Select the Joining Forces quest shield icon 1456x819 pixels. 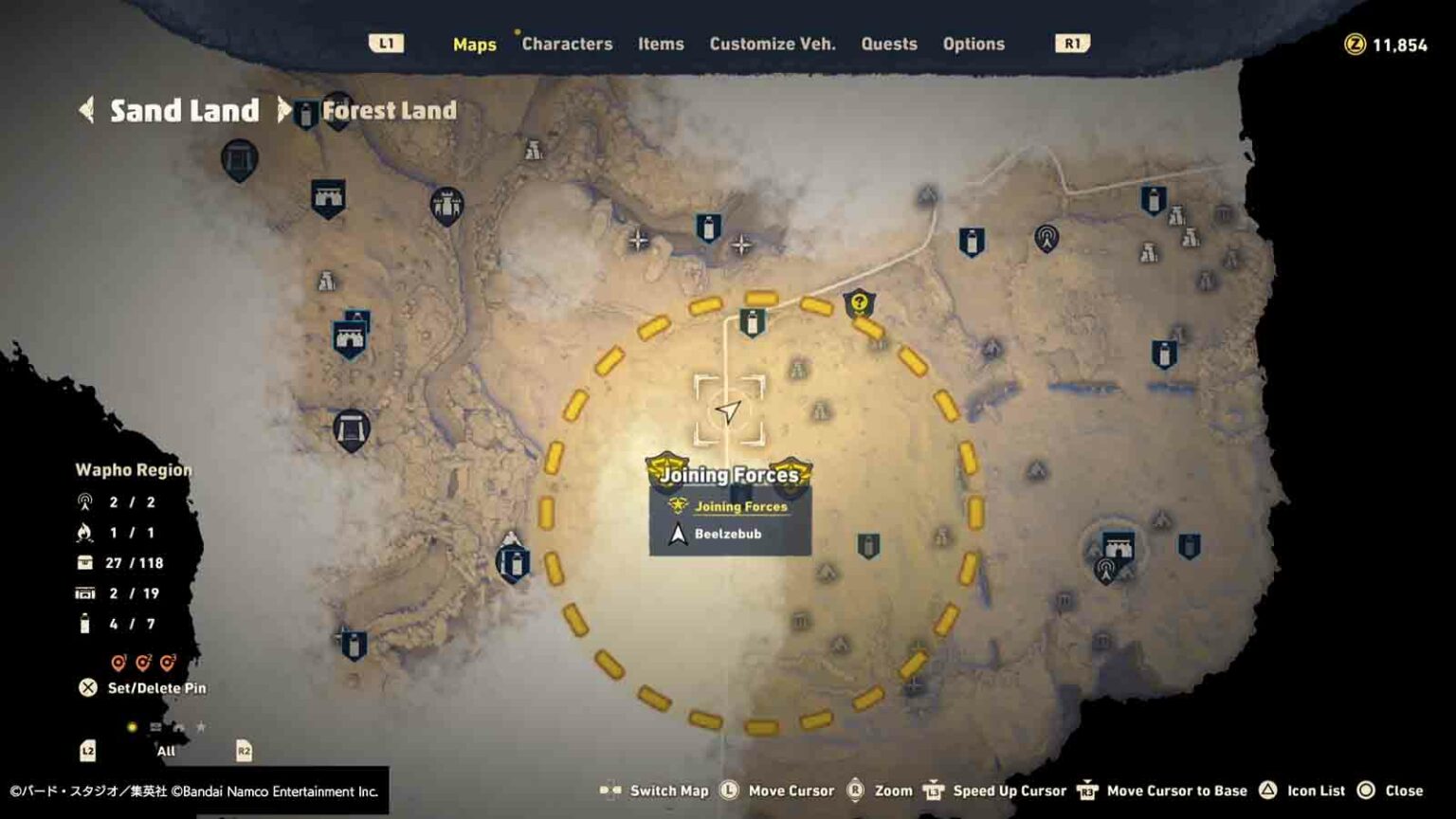tap(676, 507)
